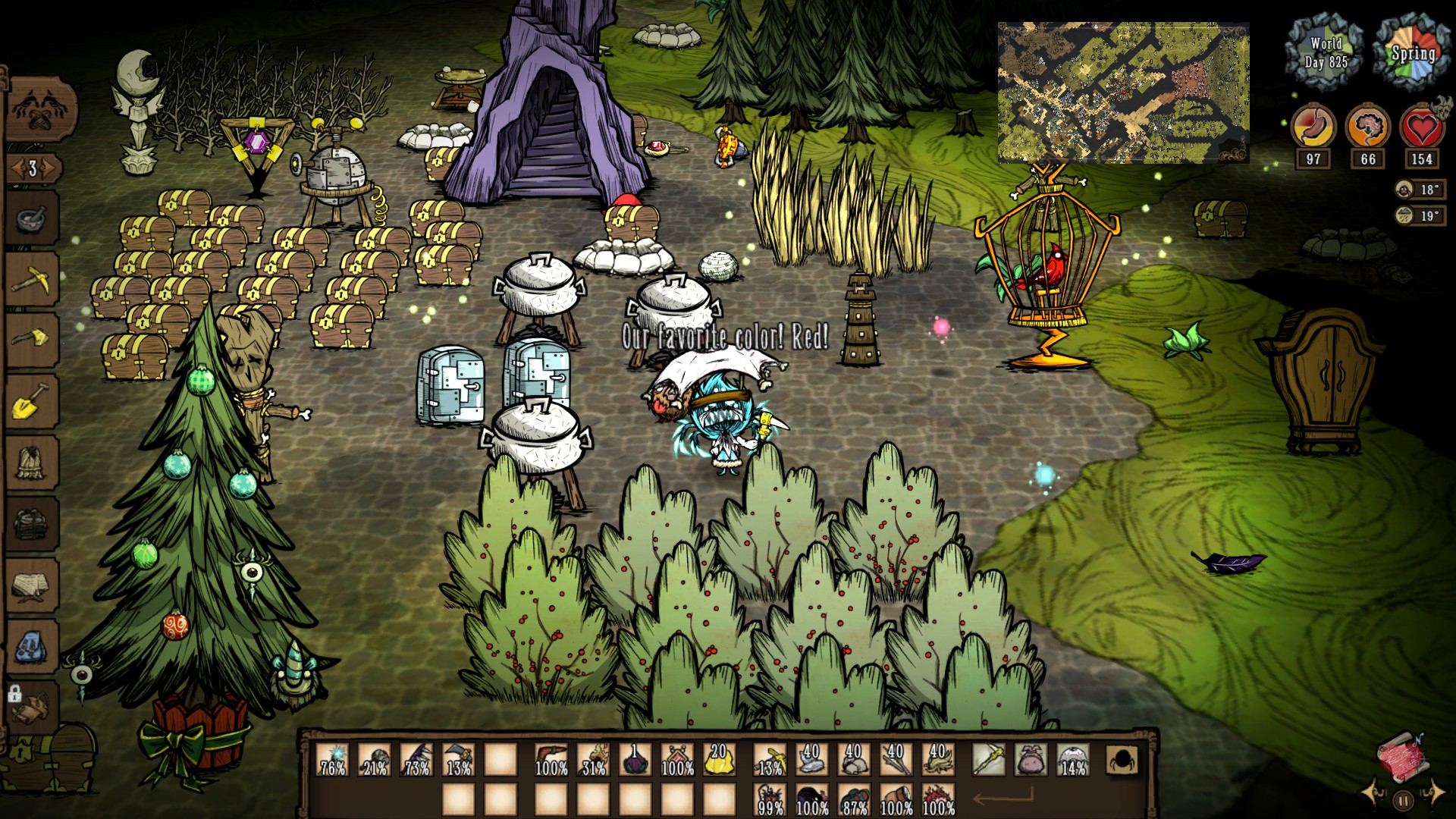Select the gold nugget stack of 20
Screen dimensions: 1456x819
(x=718, y=758)
